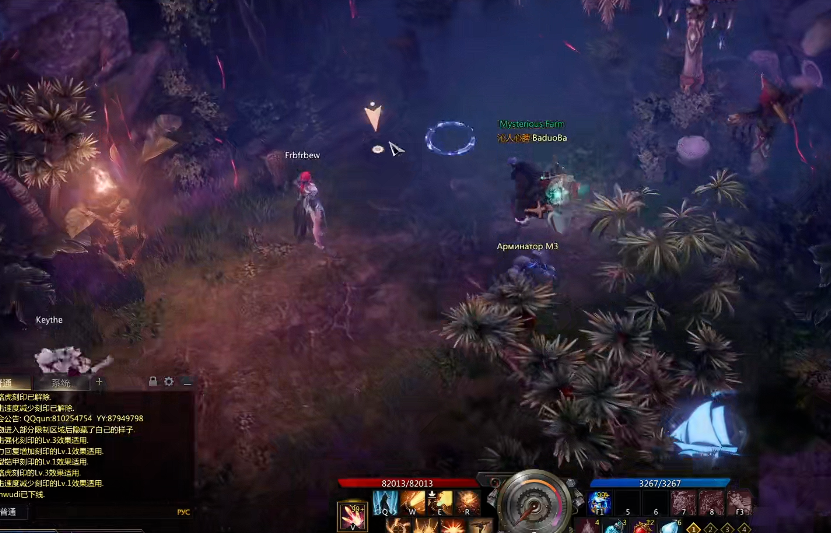
Task: Click the slot labeled F3
Action: tap(738, 502)
